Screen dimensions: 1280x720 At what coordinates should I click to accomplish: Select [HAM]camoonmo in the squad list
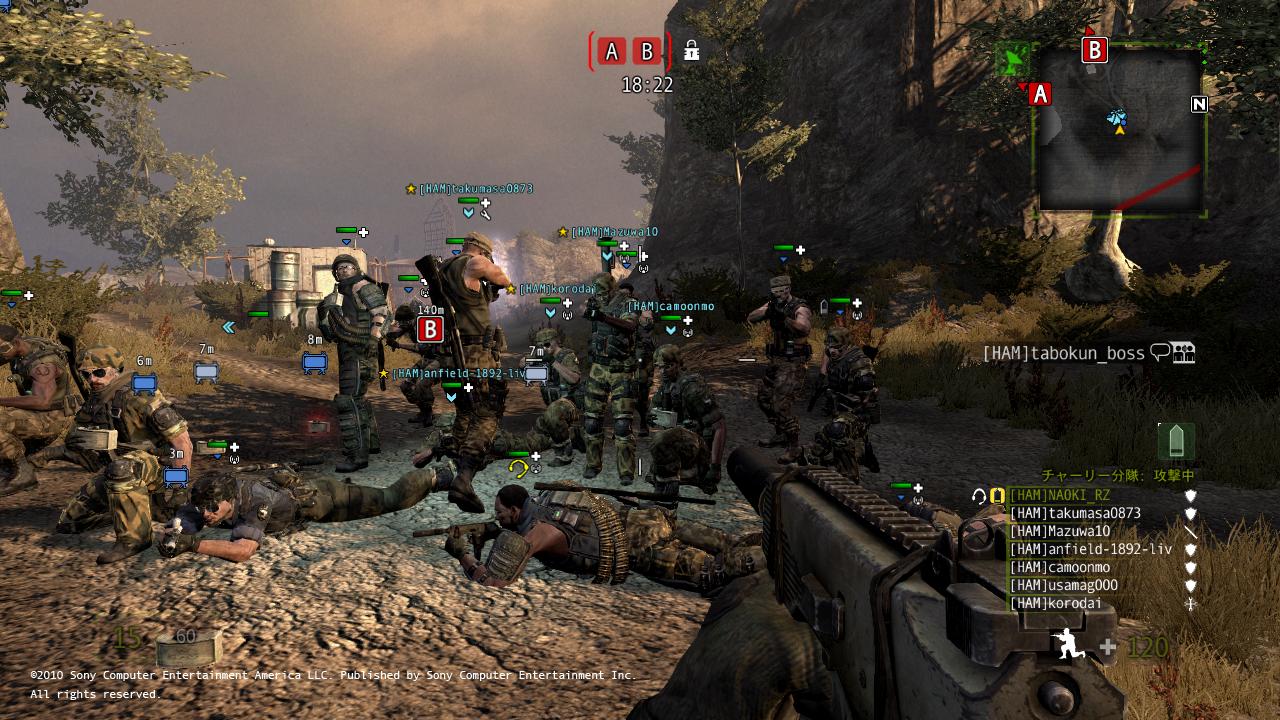click(1059, 567)
